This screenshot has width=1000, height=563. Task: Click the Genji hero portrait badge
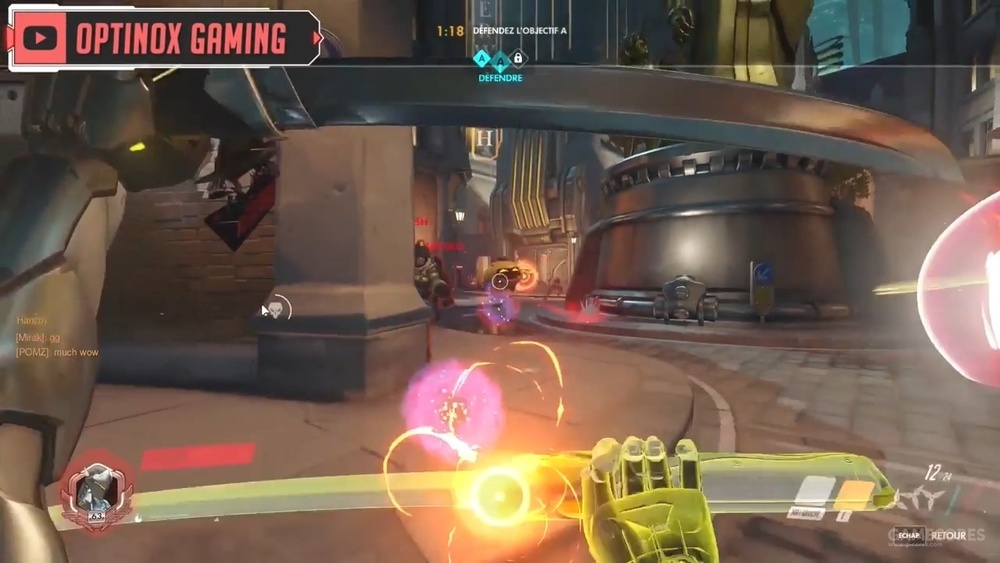click(x=96, y=492)
